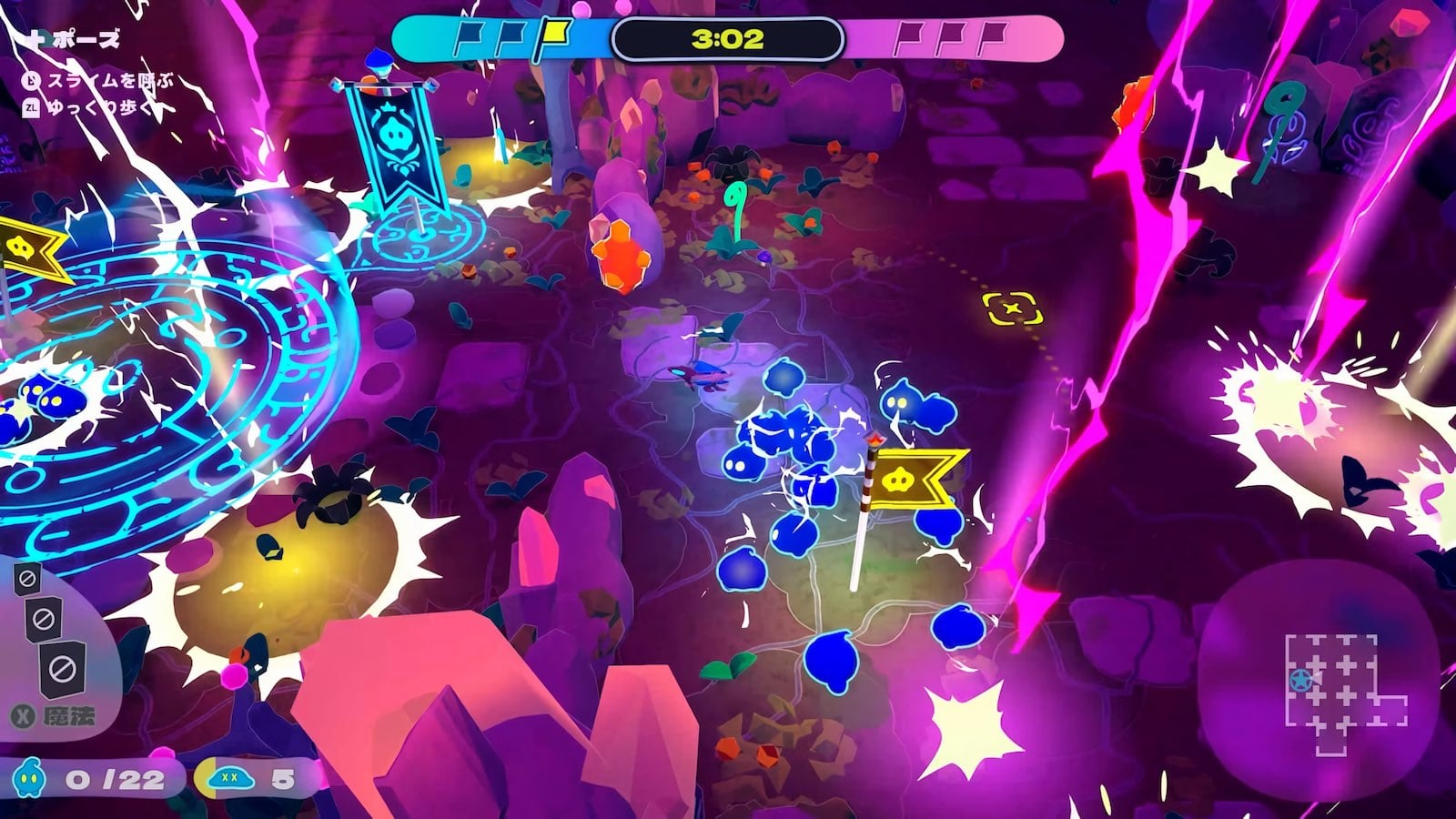Click the defeated slime icon with X eyes
Image resolution: width=1456 pixels, height=819 pixels.
coord(229,778)
